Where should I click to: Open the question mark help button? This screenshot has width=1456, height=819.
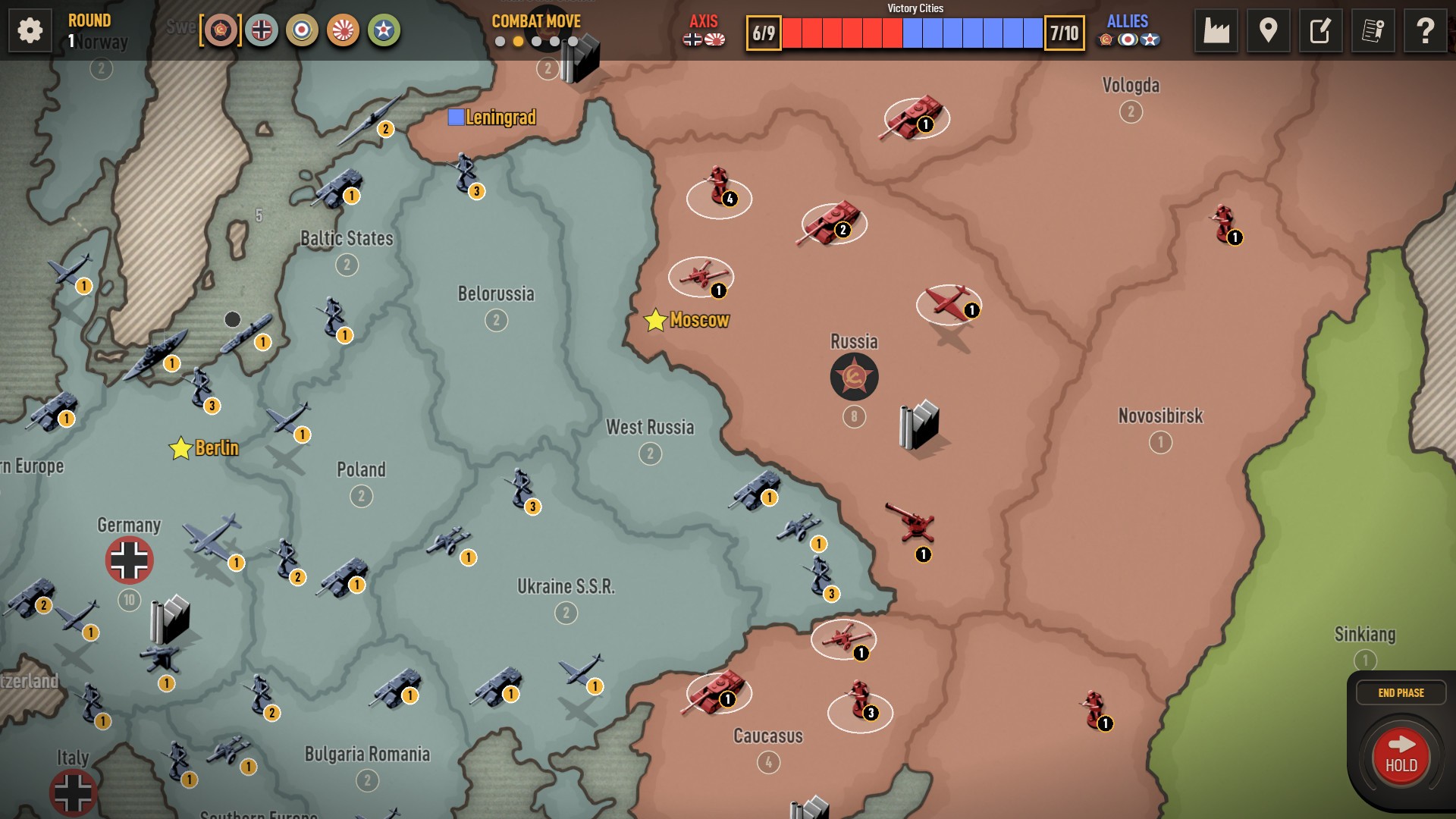(x=1425, y=31)
